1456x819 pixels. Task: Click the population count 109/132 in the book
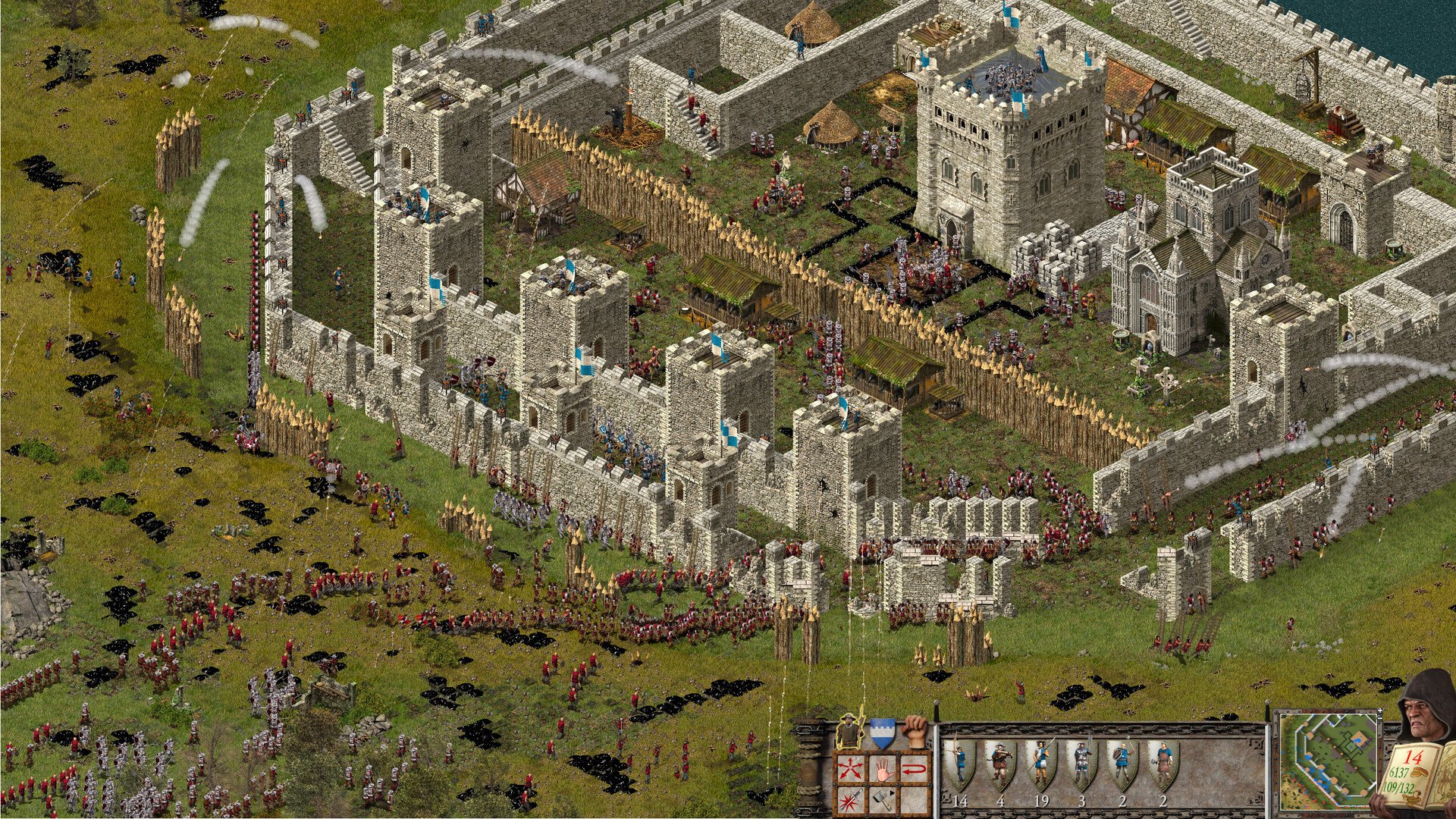pyautogui.click(x=1398, y=788)
